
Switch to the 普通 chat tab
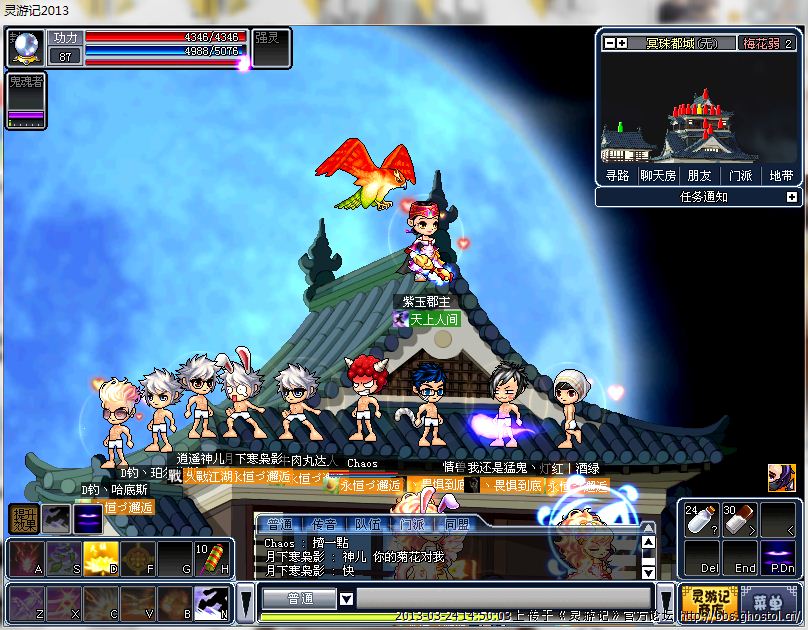coord(280,523)
